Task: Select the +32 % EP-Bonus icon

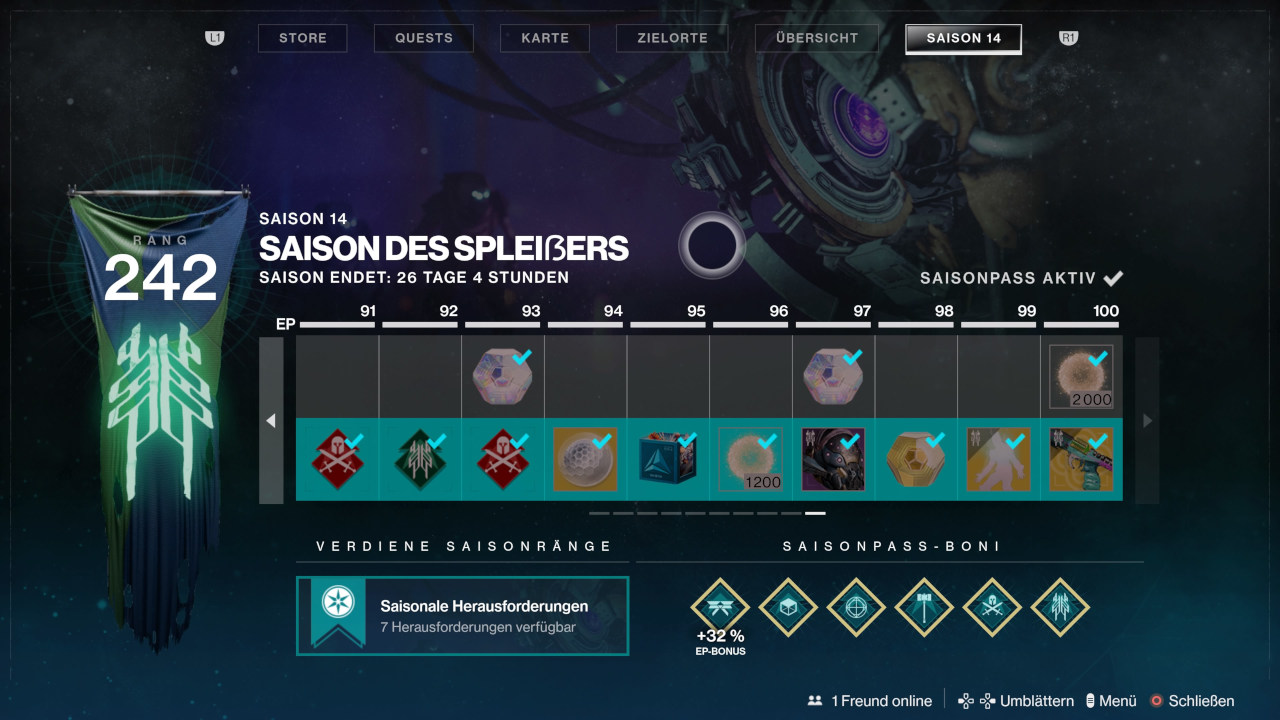Action: click(x=720, y=607)
